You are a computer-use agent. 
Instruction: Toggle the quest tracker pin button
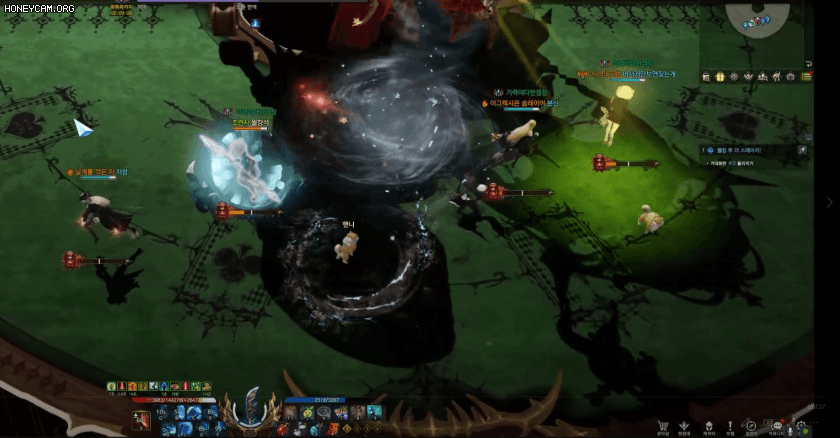pyautogui.click(x=802, y=149)
